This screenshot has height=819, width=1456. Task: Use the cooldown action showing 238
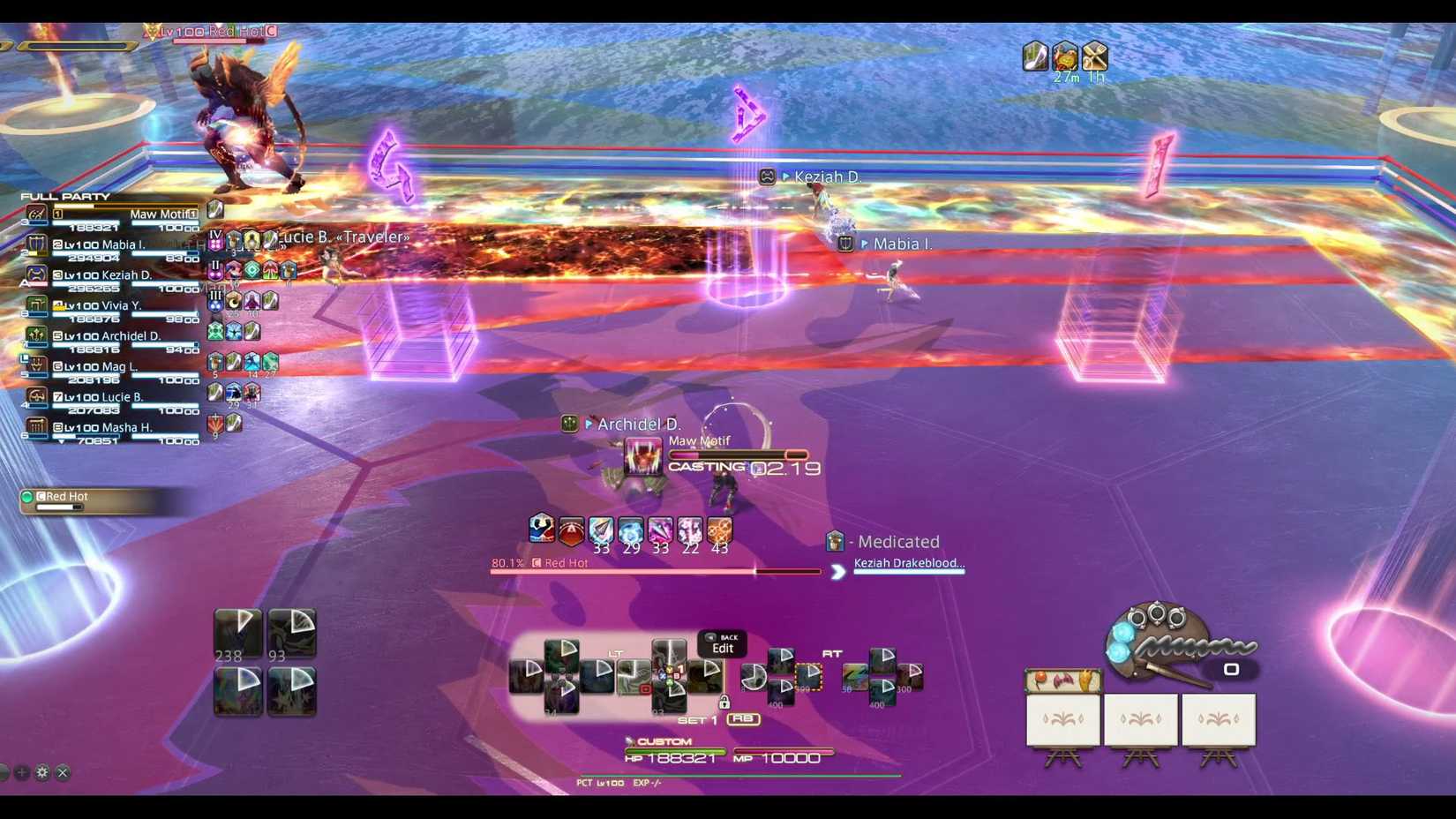238,631
